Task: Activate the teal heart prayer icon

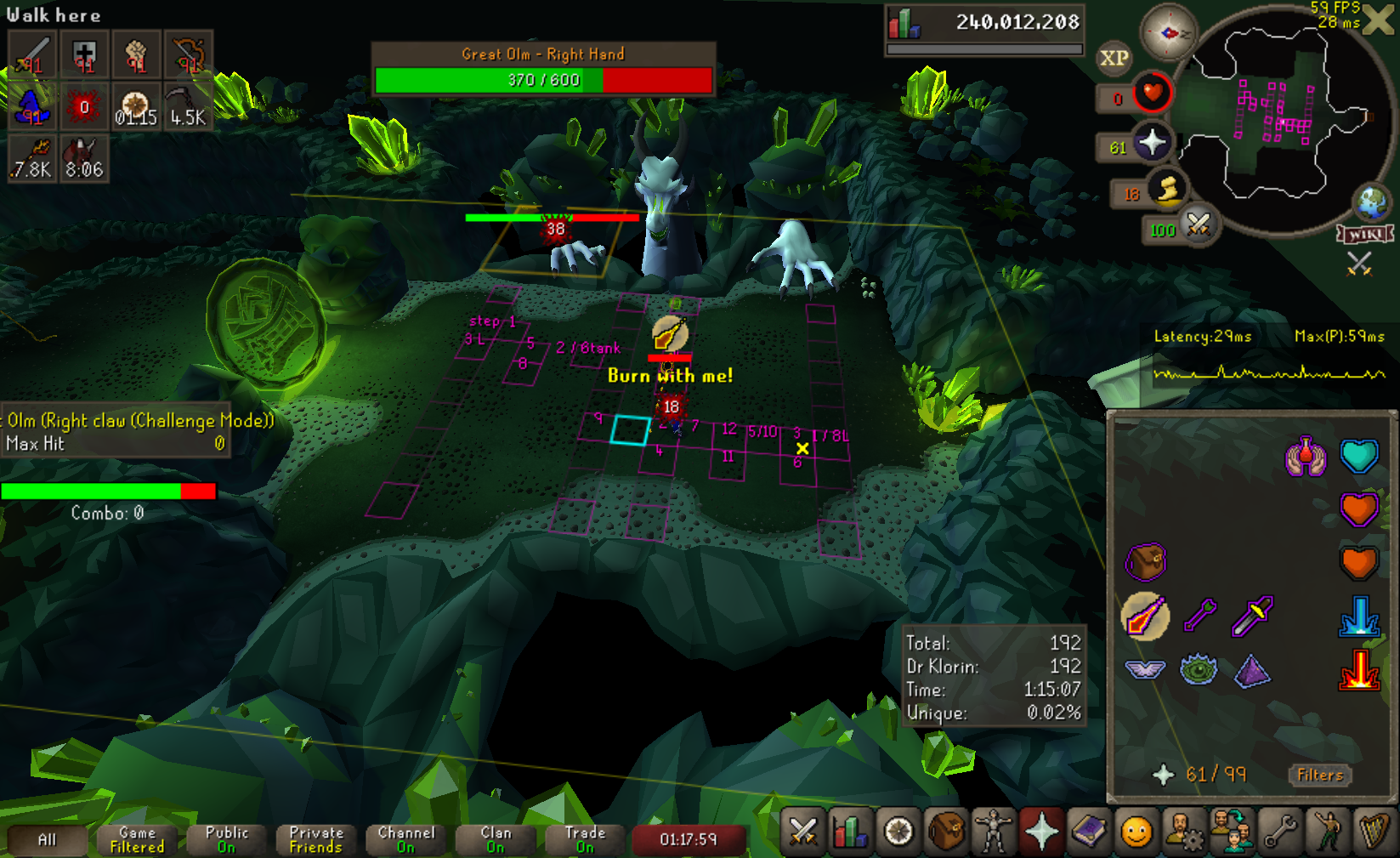Action: [x=1358, y=457]
